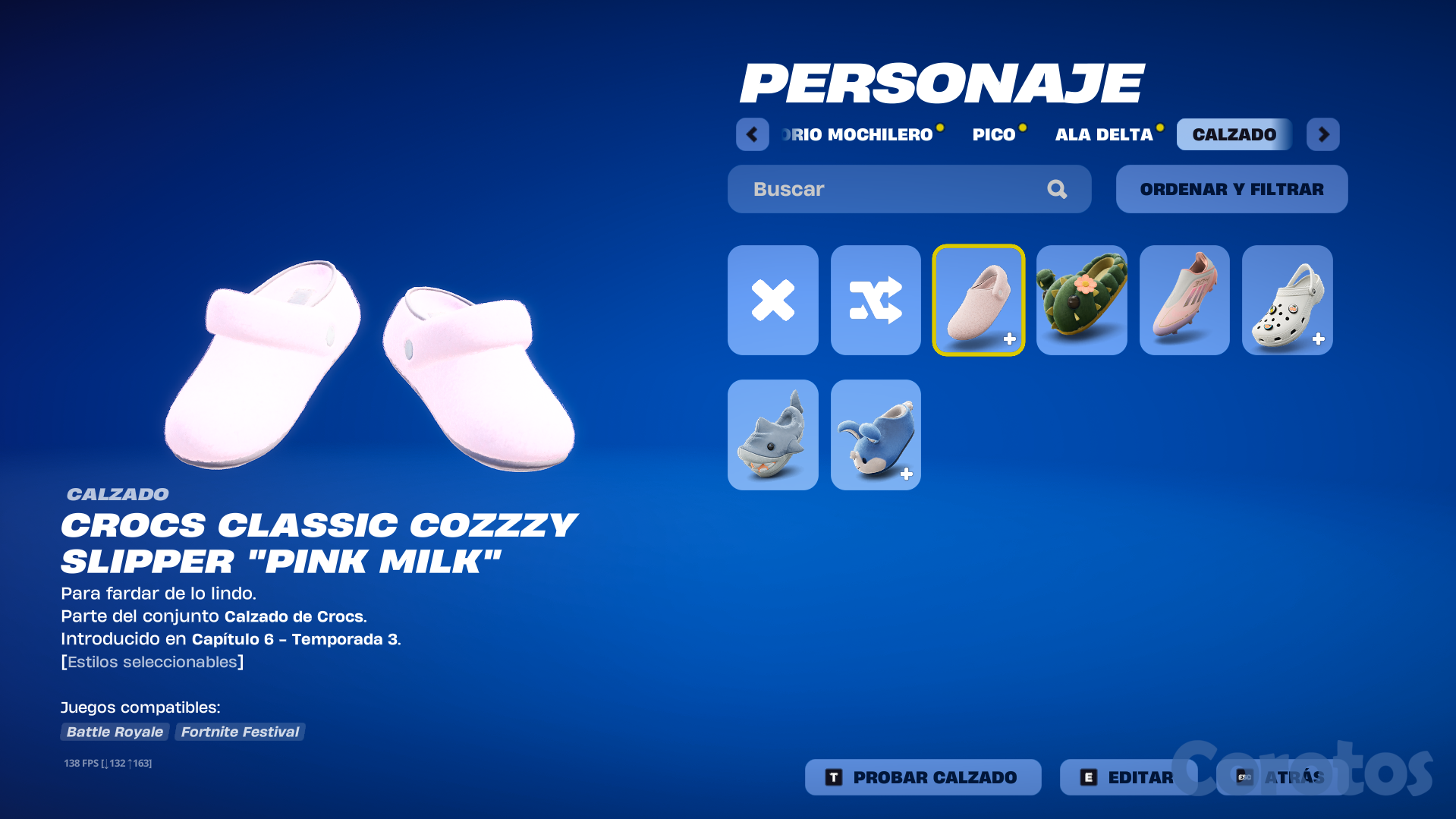Viewport: 1456px width, 819px height.
Task: Select the pink adidas cleats item
Action: point(1184,300)
